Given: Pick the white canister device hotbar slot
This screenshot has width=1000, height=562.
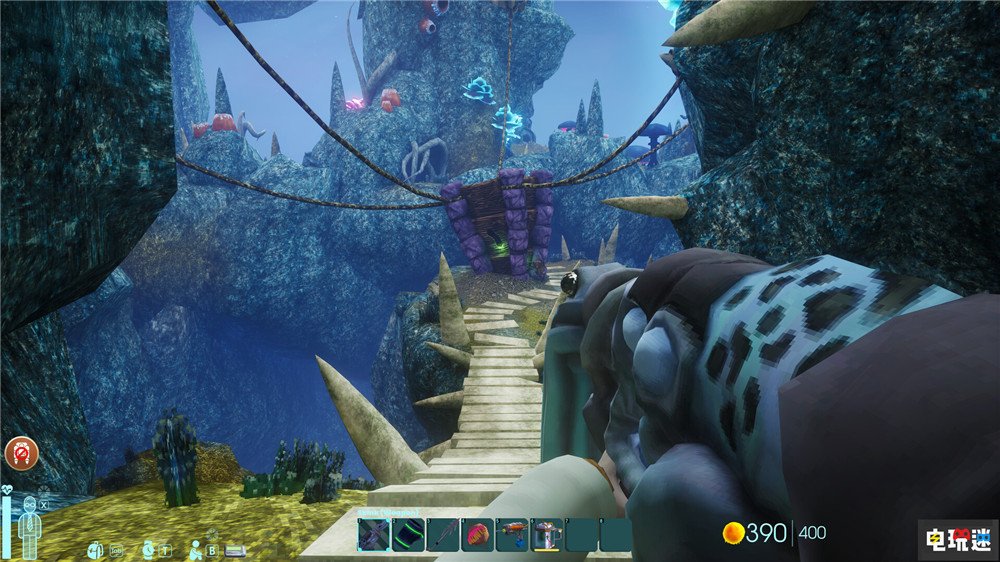Looking at the screenshot, I should [547, 534].
